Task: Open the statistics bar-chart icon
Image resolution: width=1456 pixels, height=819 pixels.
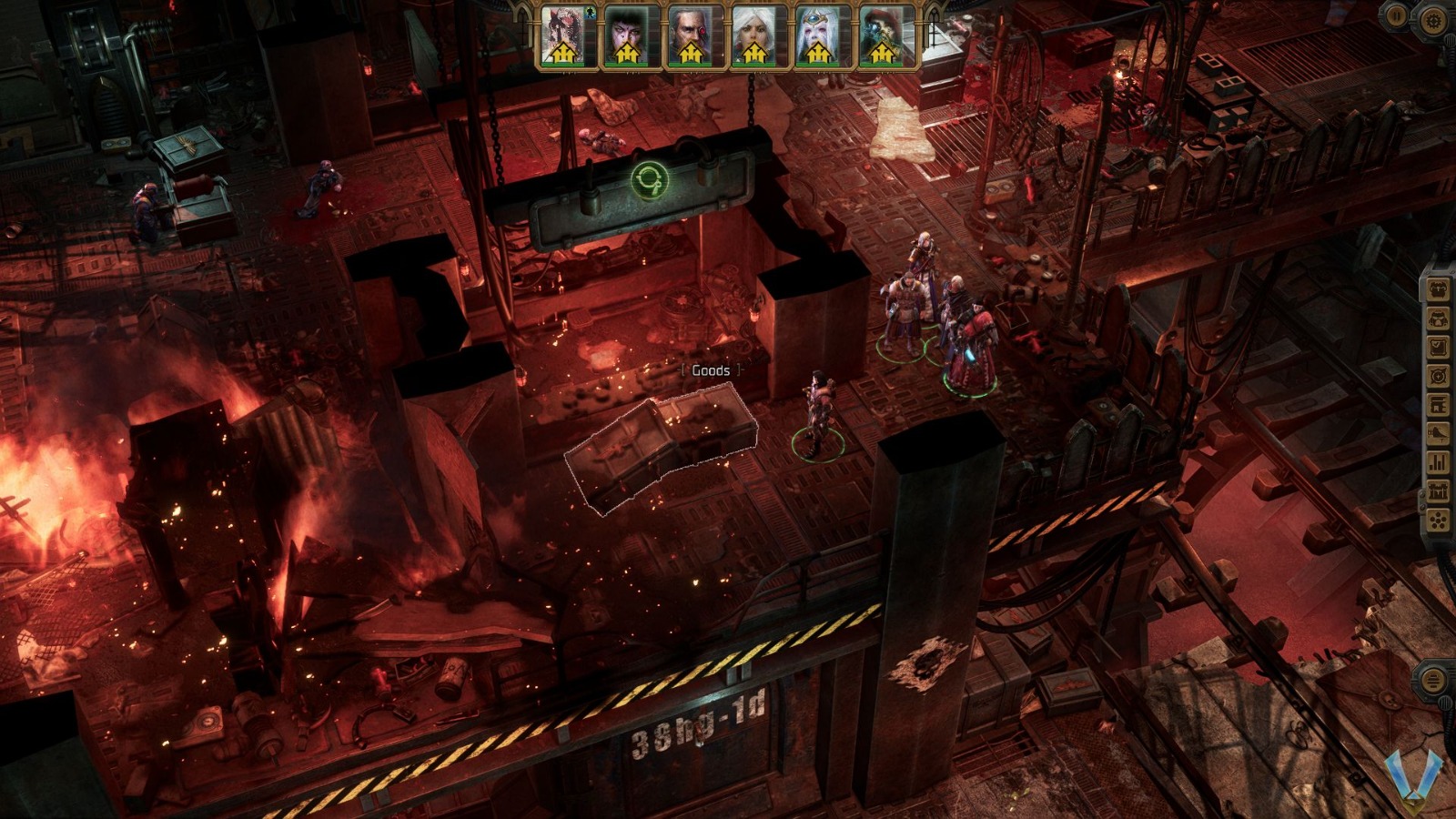Action: (1438, 460)
